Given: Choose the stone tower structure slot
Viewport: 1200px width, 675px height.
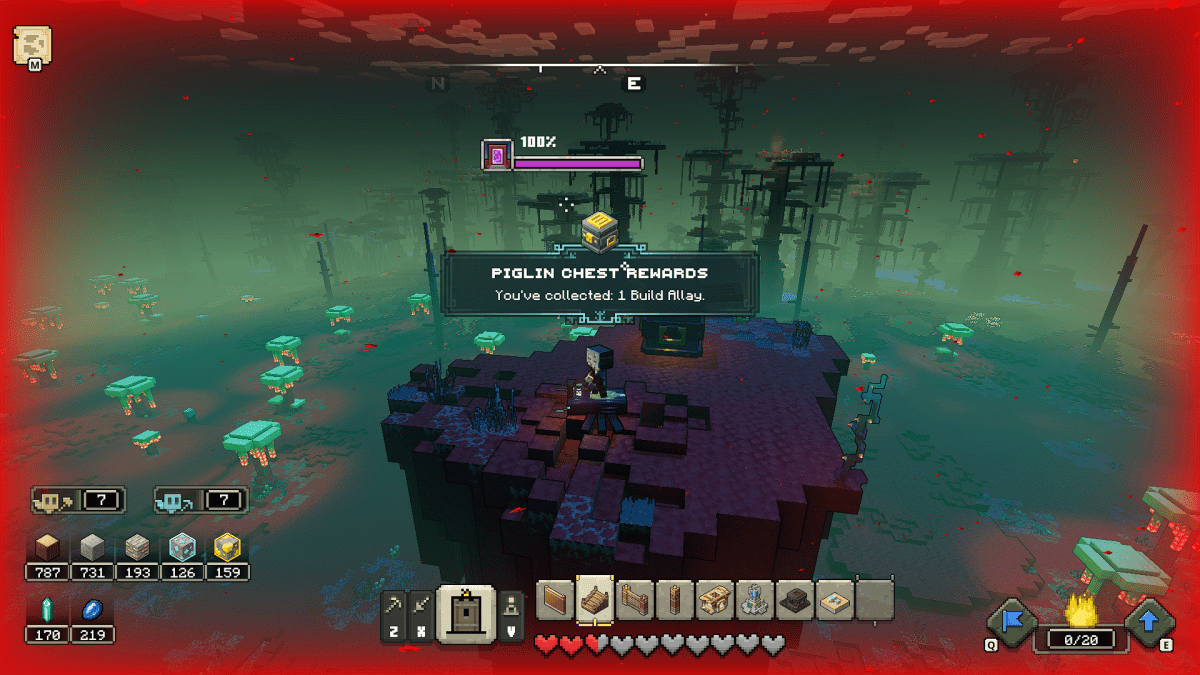Looking at the screenshot, I should (x=755, y=600).
